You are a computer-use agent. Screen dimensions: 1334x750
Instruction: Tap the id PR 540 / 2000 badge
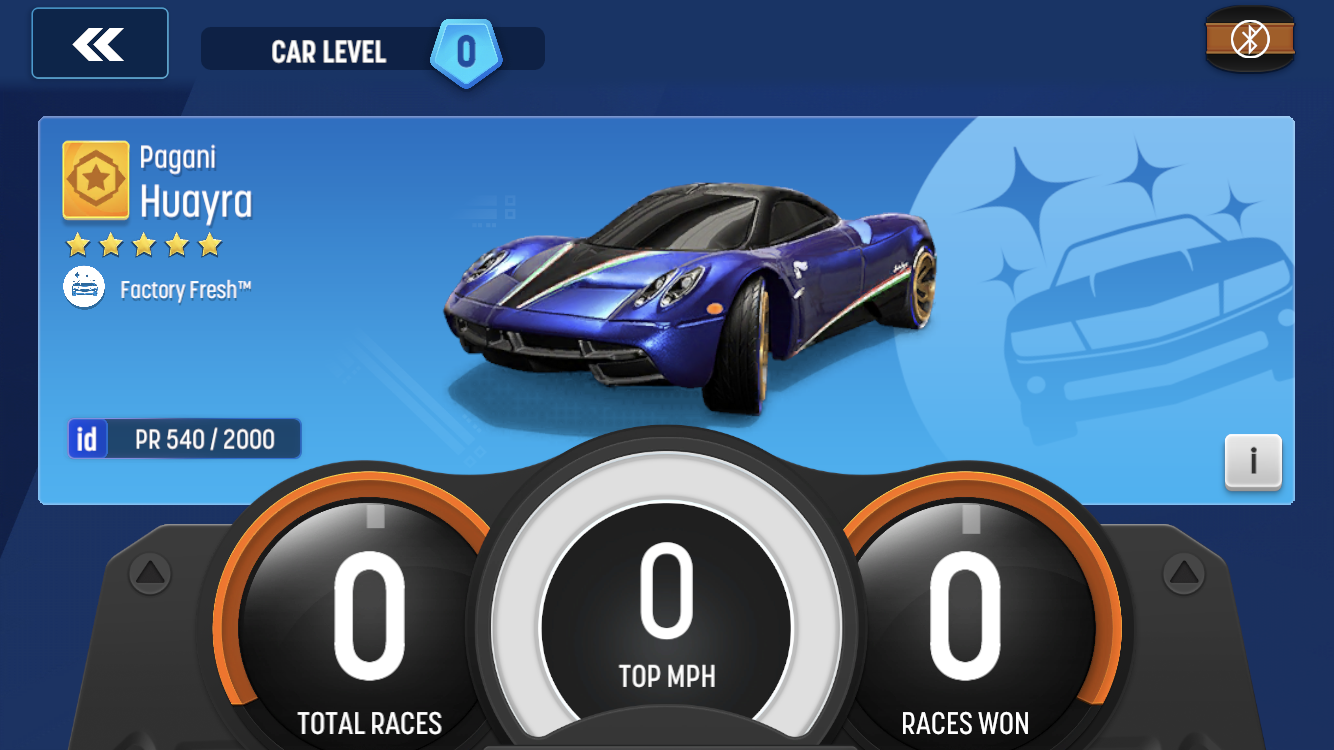[185, 438]
